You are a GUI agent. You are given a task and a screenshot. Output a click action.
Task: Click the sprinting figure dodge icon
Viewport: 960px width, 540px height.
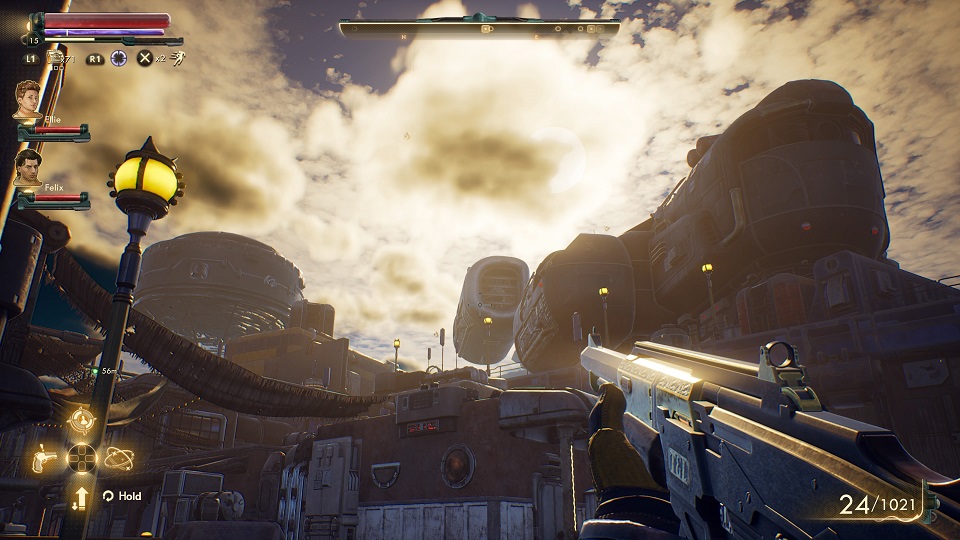[x=176, y=59]
